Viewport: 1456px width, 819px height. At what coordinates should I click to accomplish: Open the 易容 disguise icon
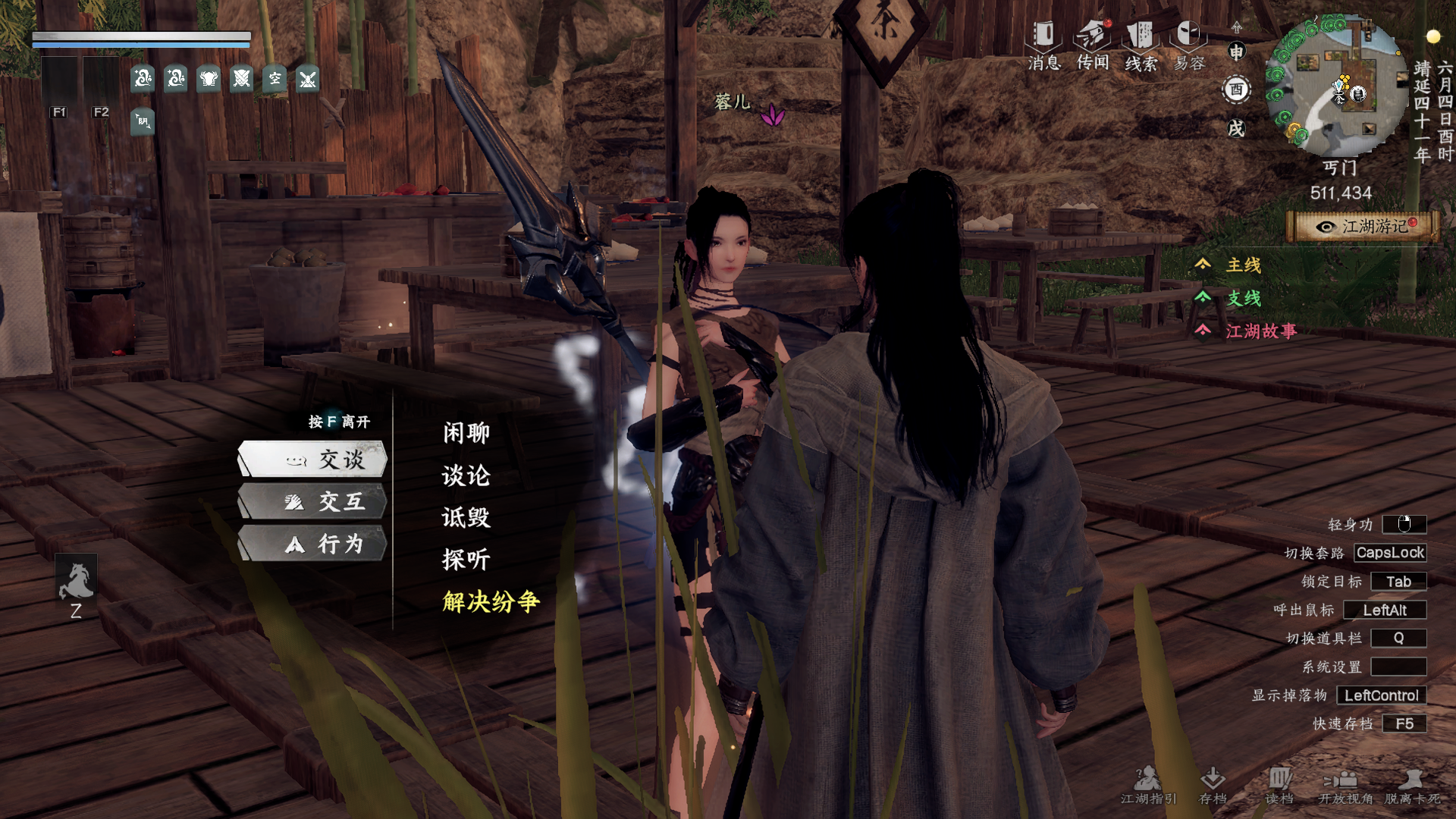click(1189, 45)
